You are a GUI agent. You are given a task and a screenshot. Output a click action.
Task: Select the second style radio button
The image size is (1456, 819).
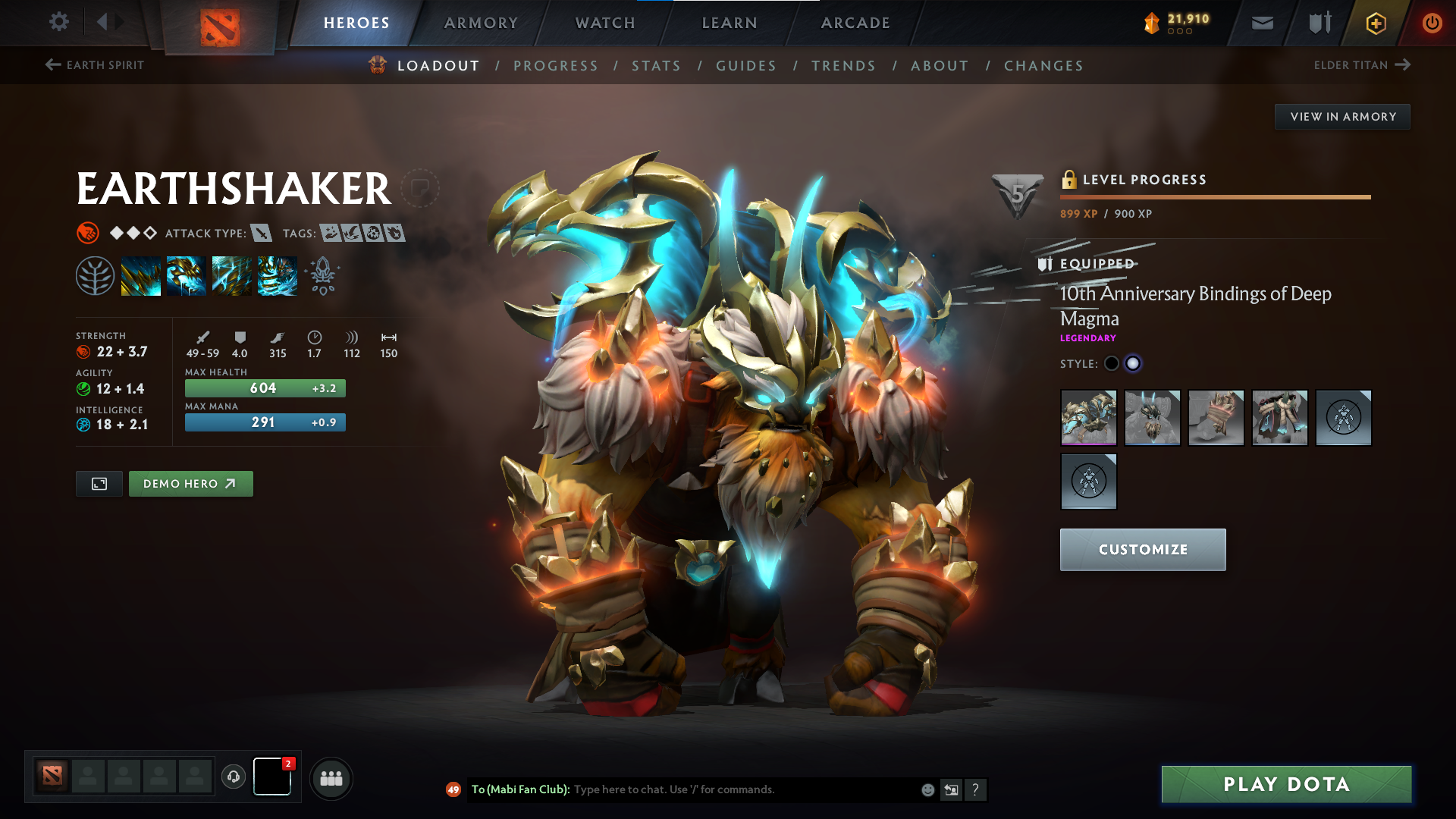point(1133,363)
